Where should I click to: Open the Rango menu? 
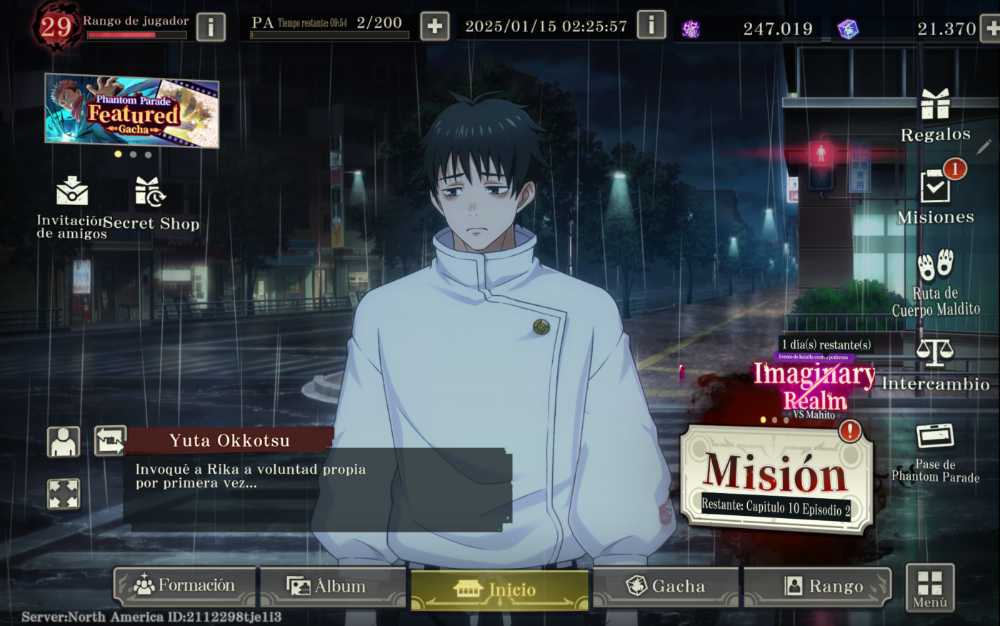coord(816,586)
